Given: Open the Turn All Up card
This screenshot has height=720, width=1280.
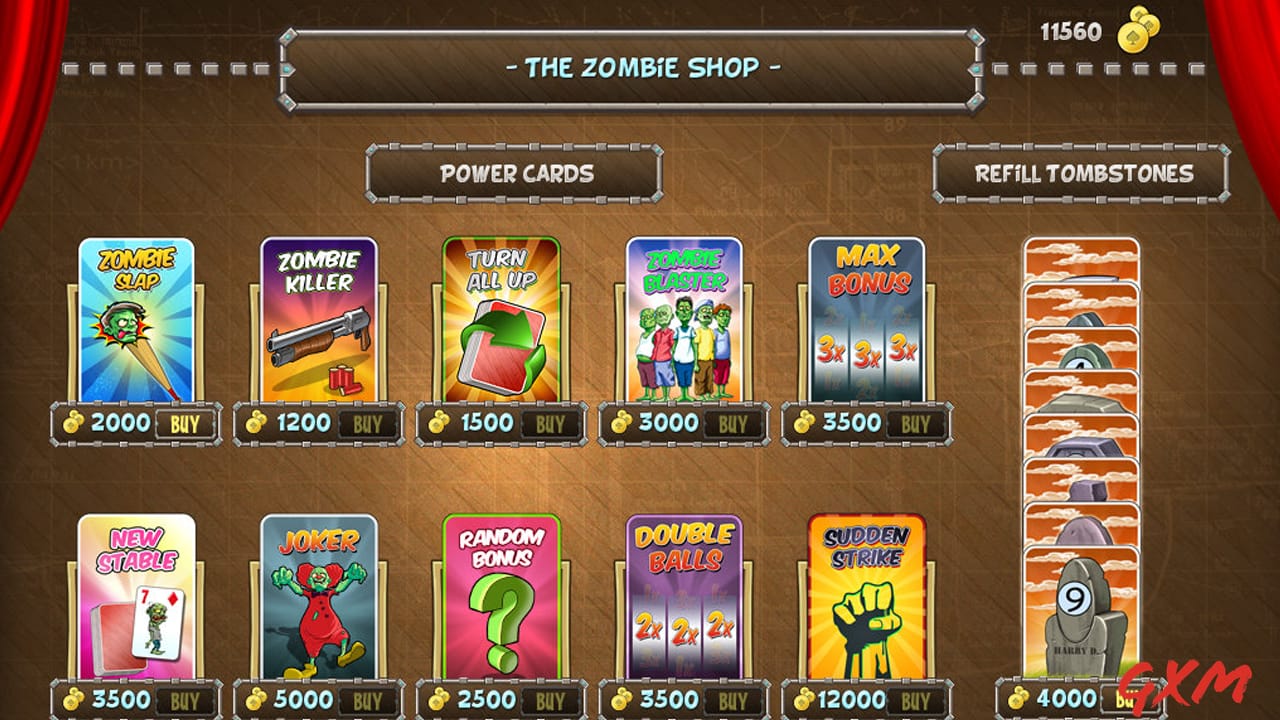Looking at the screenshot, I should pos(500,320).
